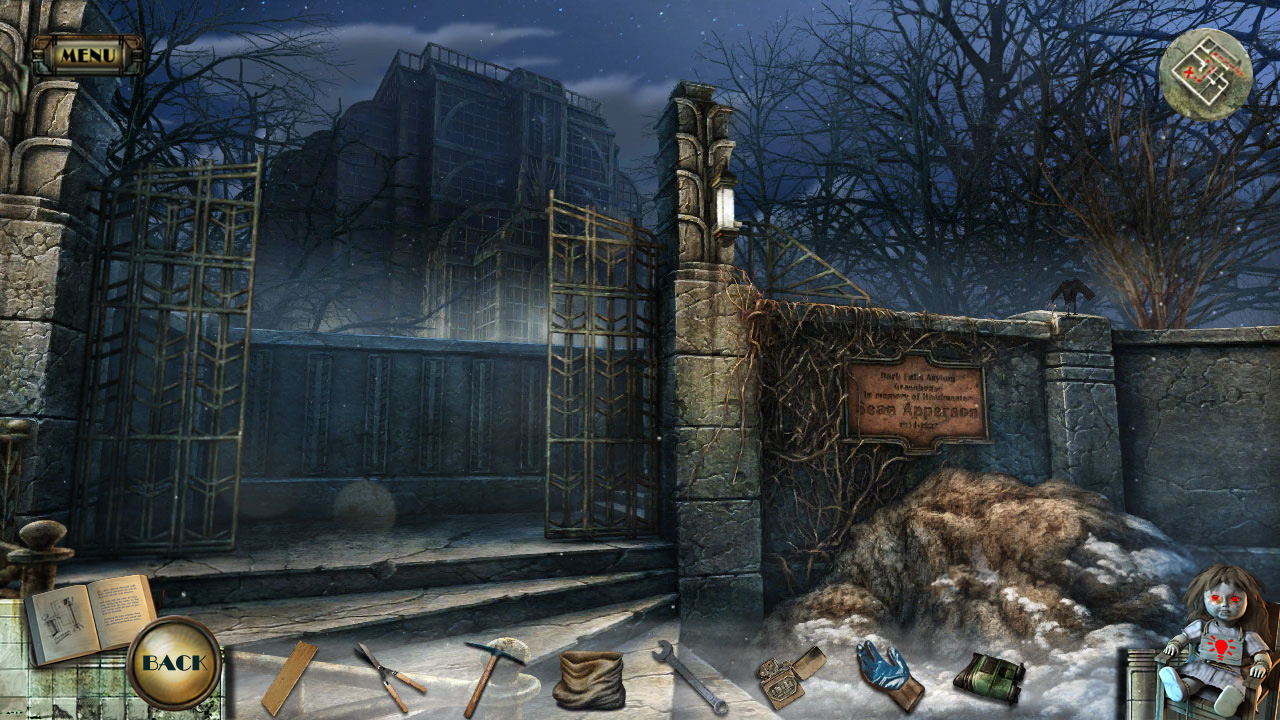Click the crow perched on the wall

1072,290
